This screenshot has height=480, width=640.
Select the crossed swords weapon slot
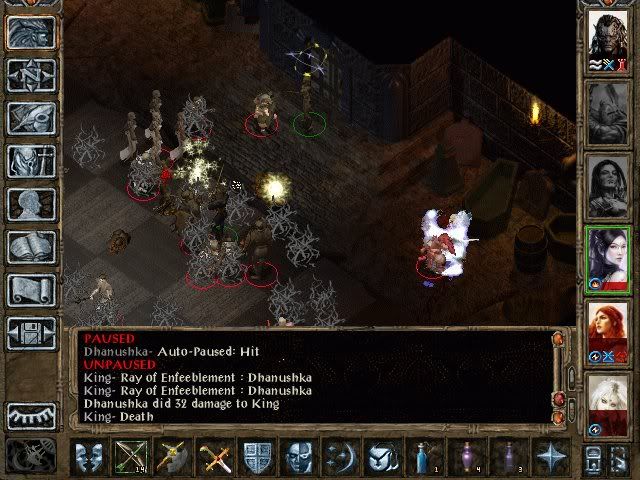(212, 458)
